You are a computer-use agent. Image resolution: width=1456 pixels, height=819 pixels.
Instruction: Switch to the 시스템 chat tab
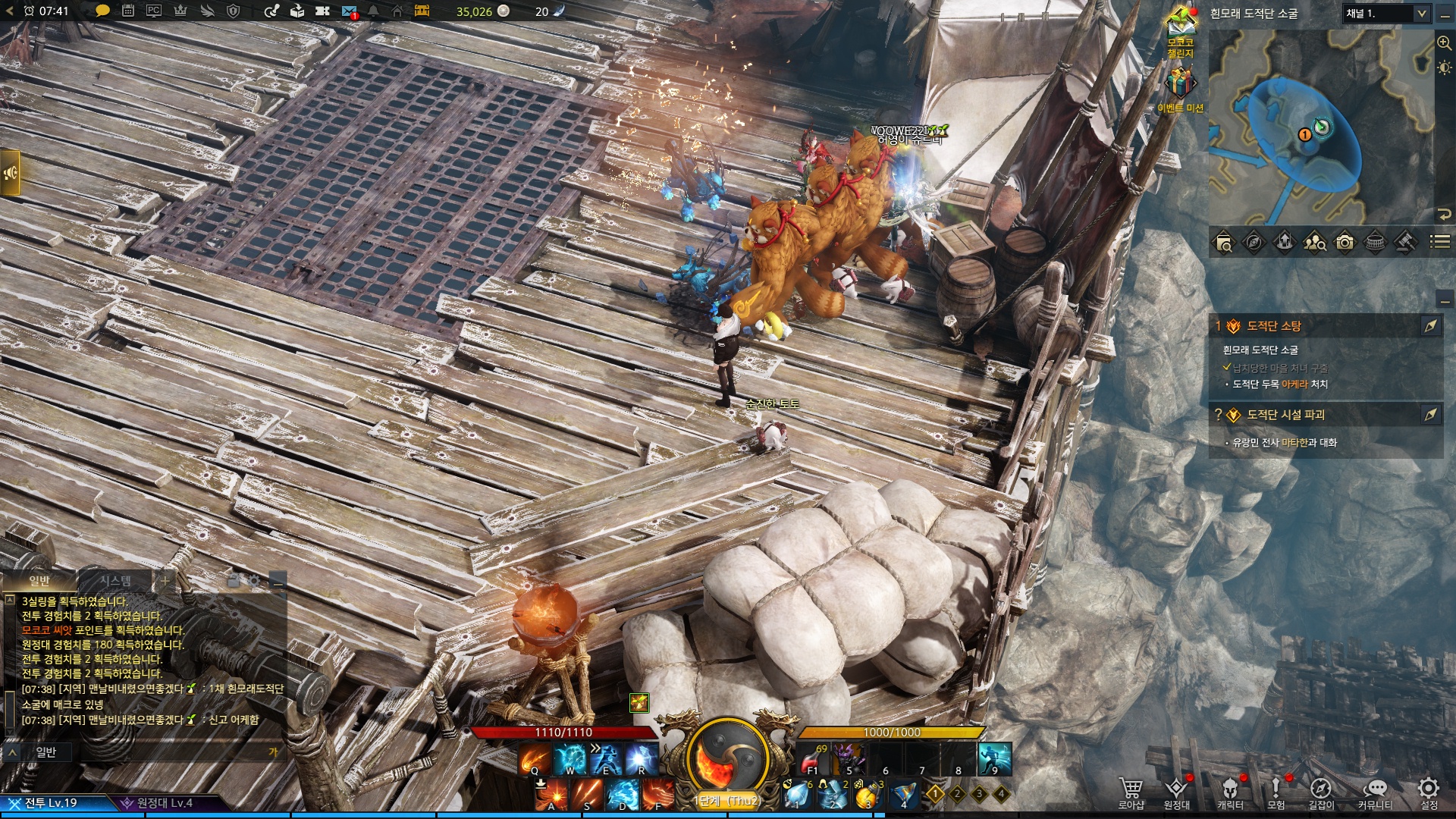pos(115,581)
